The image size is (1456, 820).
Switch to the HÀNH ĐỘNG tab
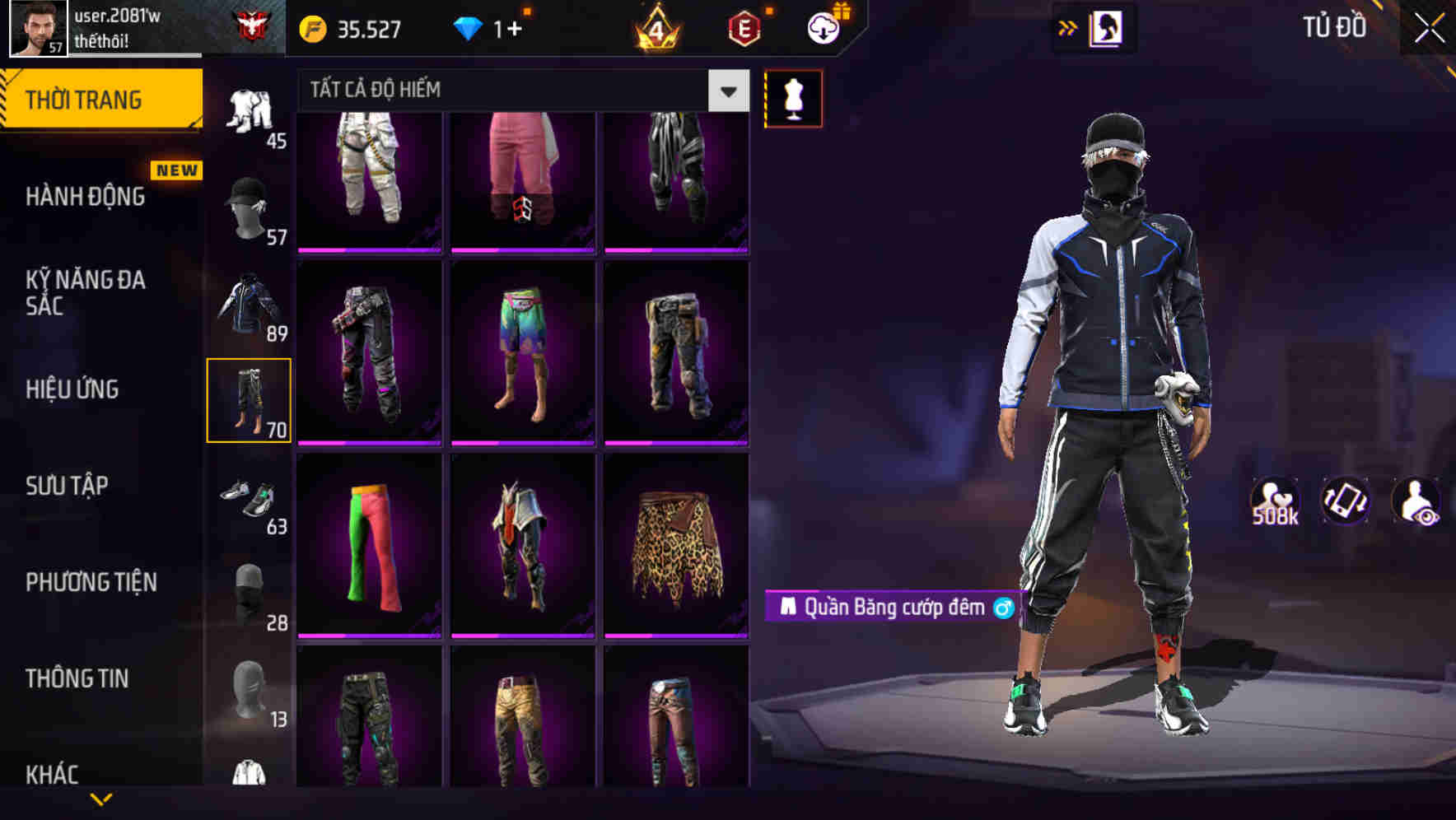click(x=84, y=198)
